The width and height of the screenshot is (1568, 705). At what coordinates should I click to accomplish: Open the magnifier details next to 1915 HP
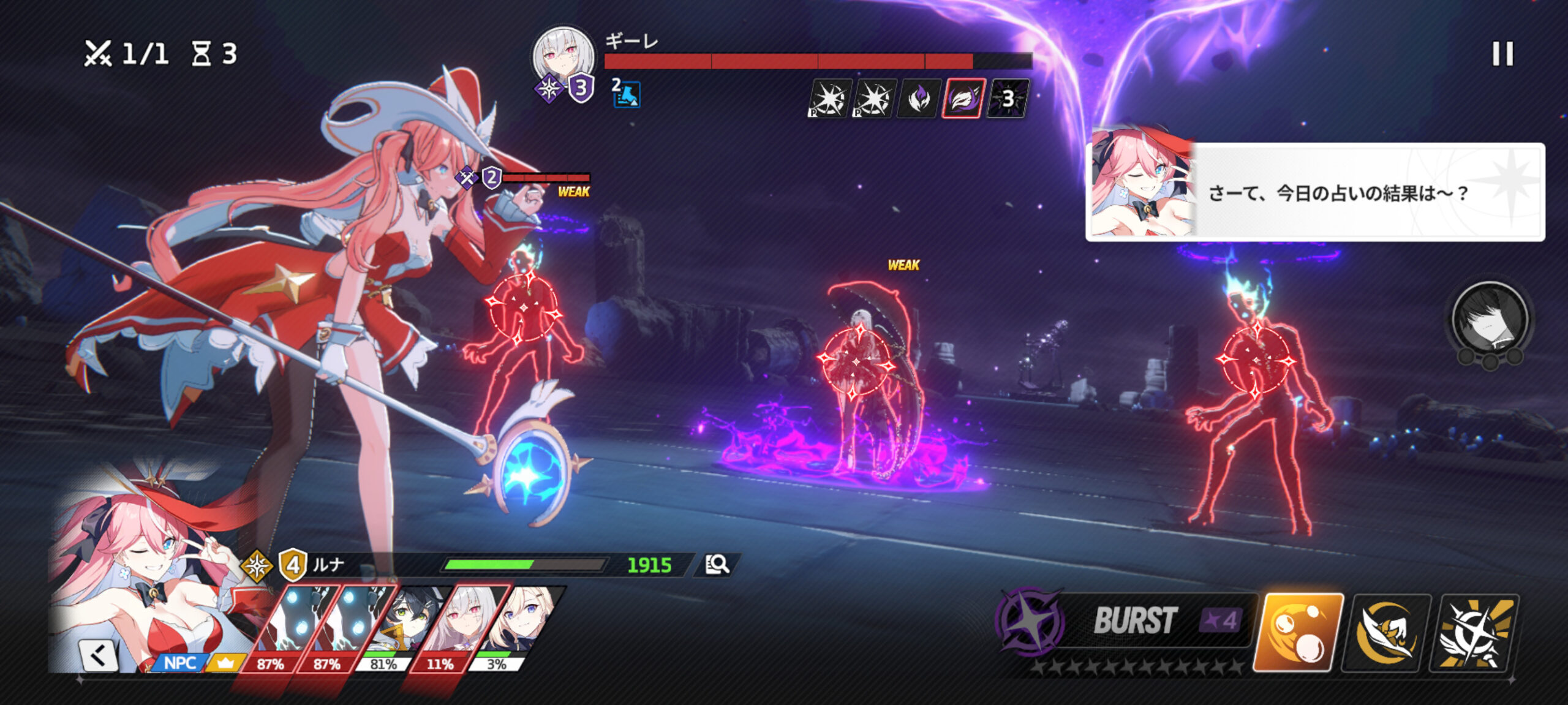click(717, 564)
